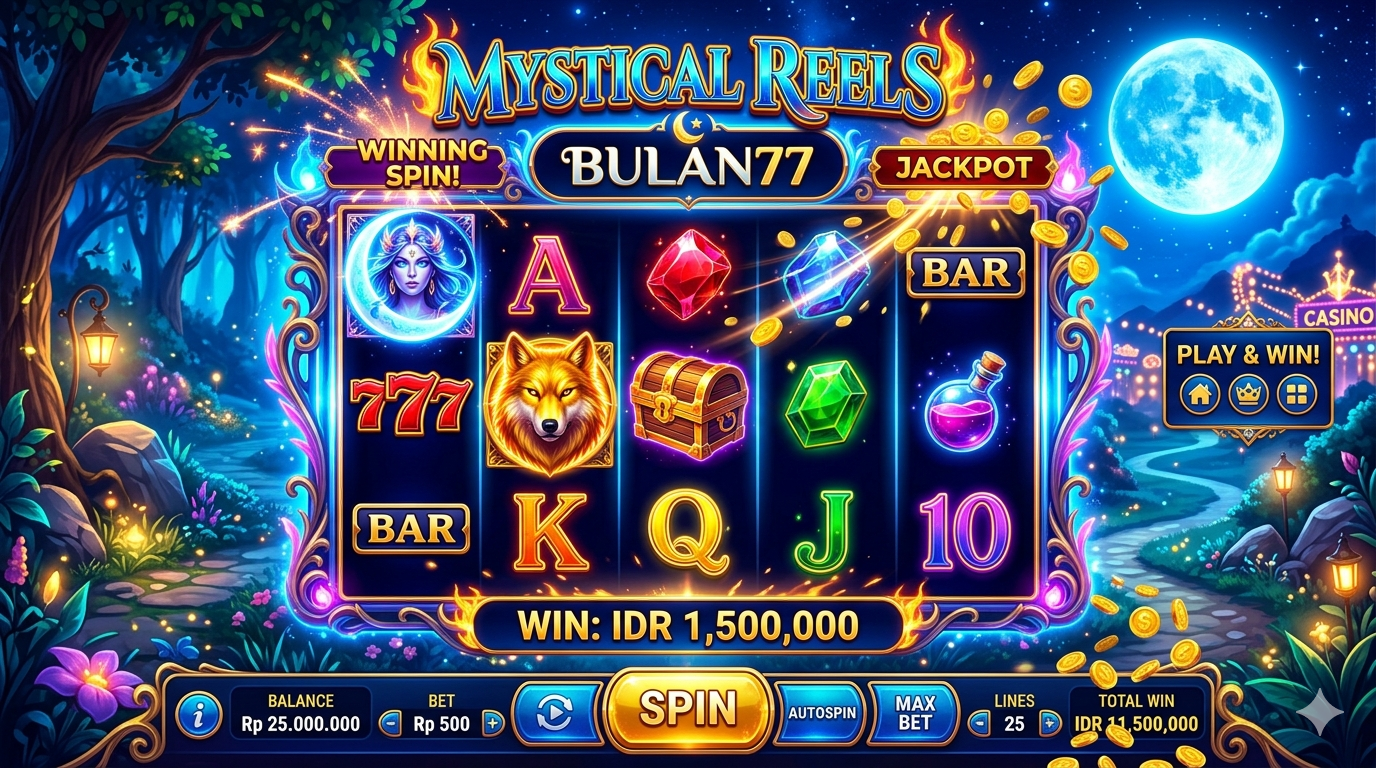Image resolution: width=1376 pixels, height=768 pixels.
Task: Activate the AUTOSPIN button
Action: 821,713
